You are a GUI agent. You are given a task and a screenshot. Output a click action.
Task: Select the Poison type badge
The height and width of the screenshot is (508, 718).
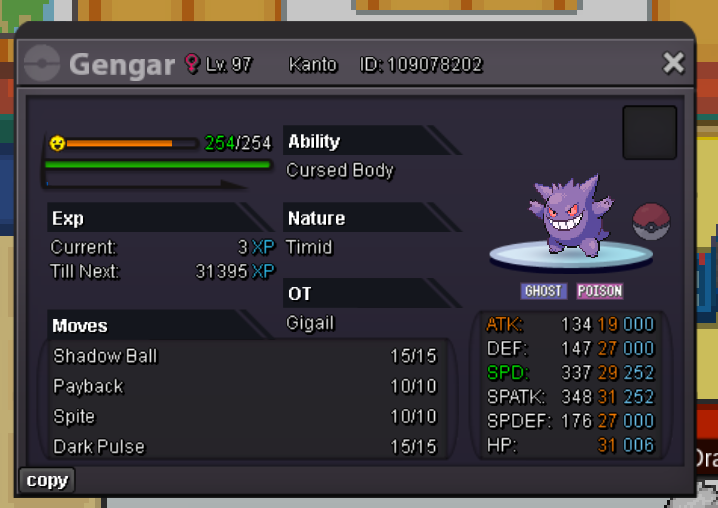click(599, 291)
